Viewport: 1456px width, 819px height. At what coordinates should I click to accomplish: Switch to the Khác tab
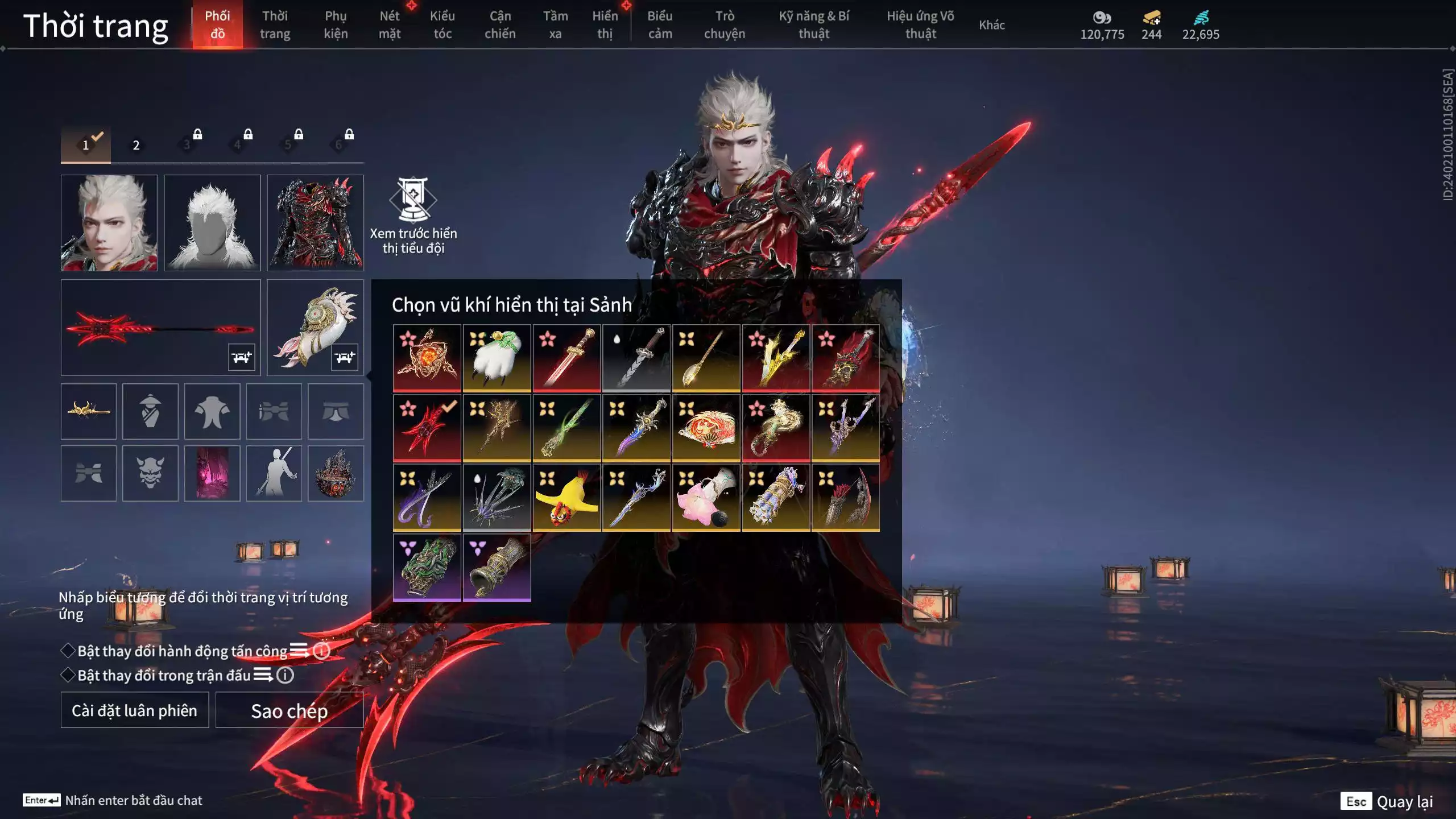coord(991,25)
